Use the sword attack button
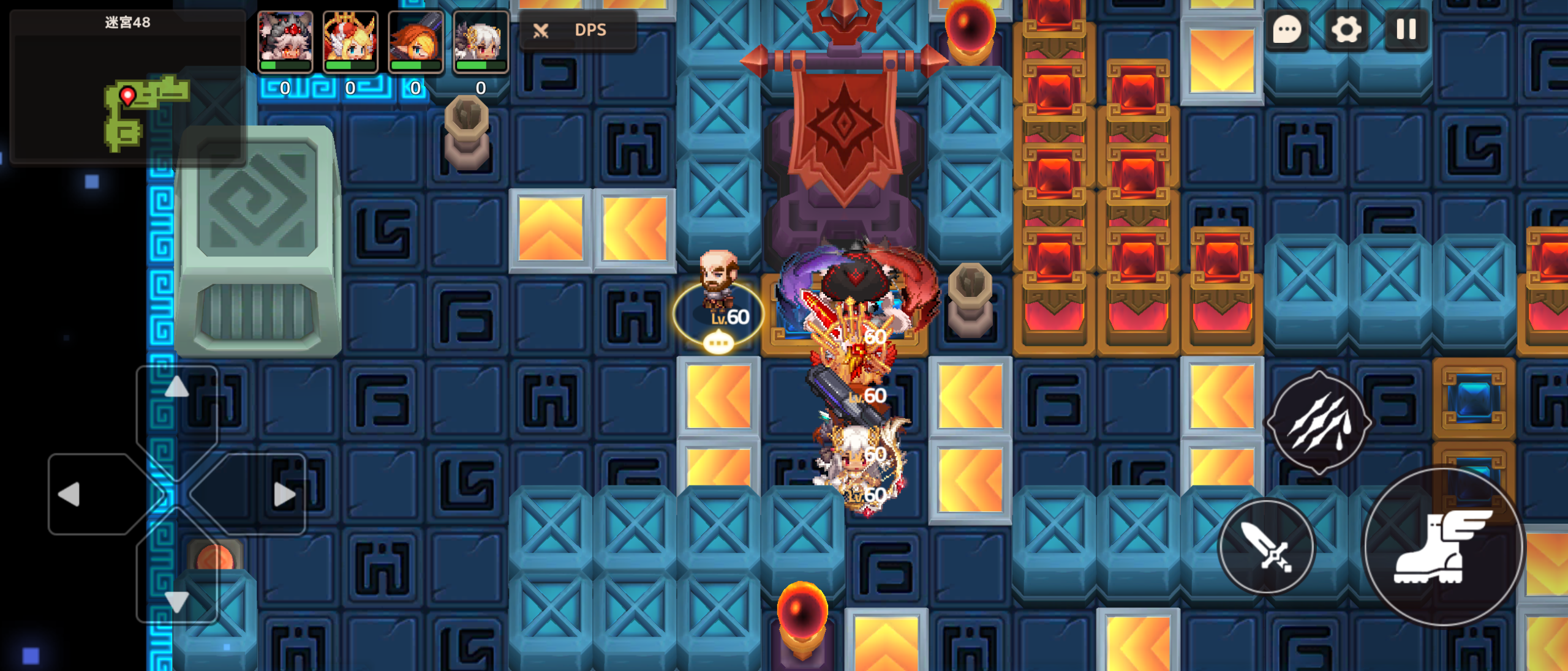The height and width of the screenshot is (671, 1568). click(1266, 547)
